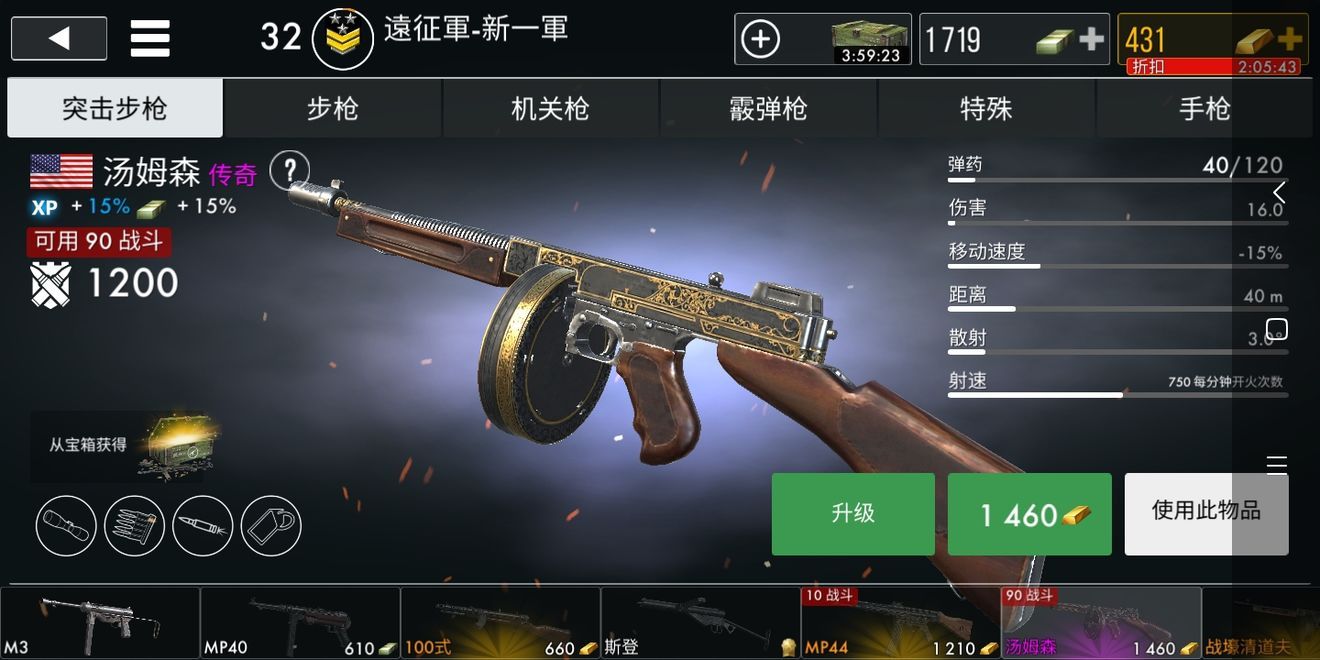
Task: Show the 特殊 special weapons tab
Action: [x=986, y=108]
